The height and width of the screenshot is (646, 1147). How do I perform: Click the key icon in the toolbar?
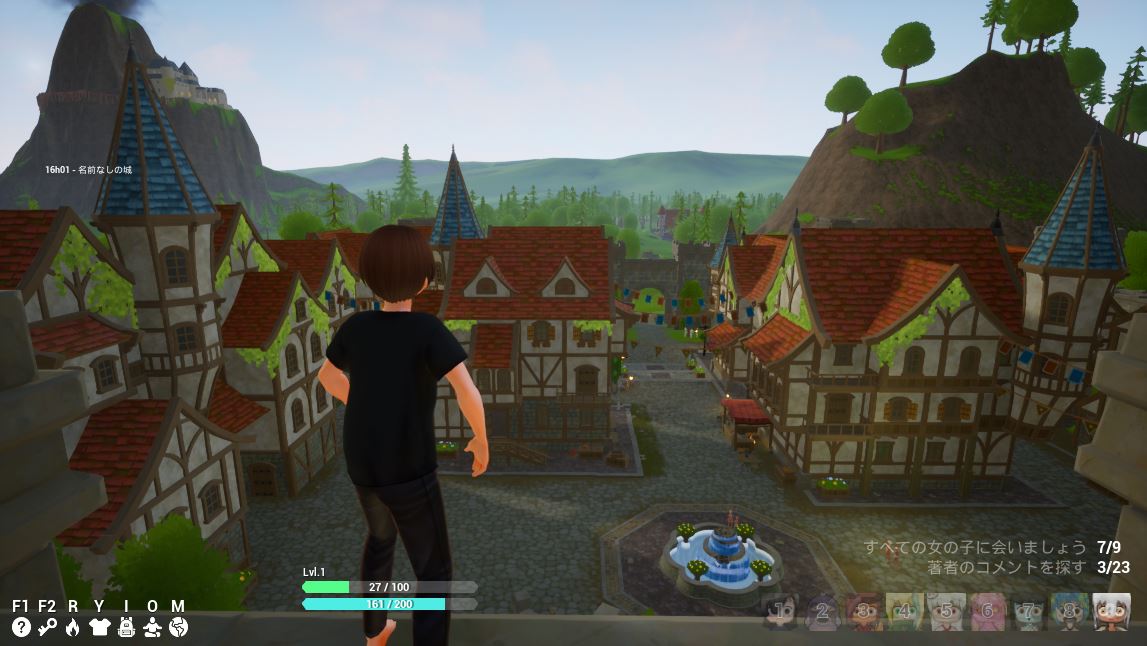coord(47,627)
